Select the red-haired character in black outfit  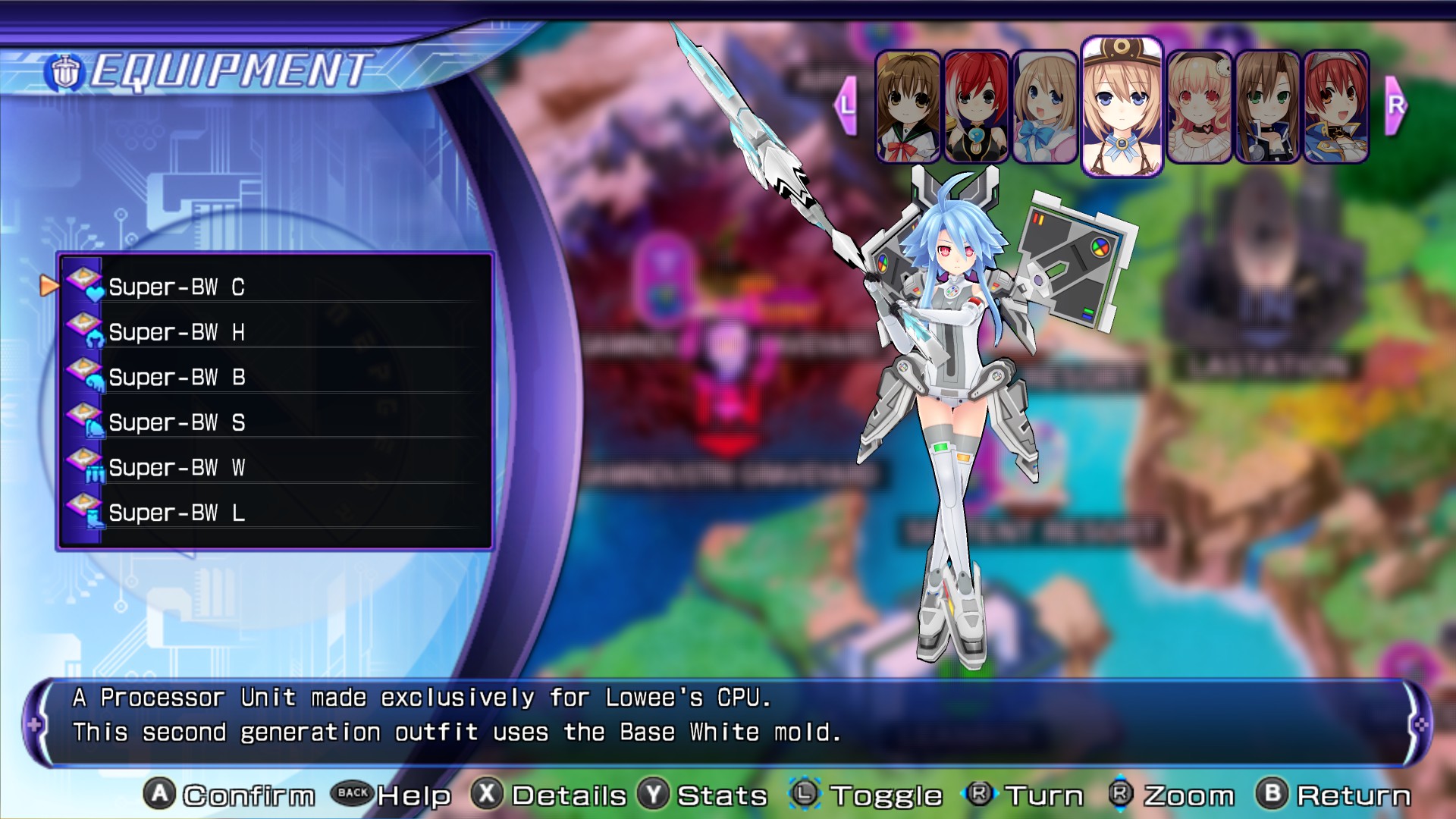[976, 107]
